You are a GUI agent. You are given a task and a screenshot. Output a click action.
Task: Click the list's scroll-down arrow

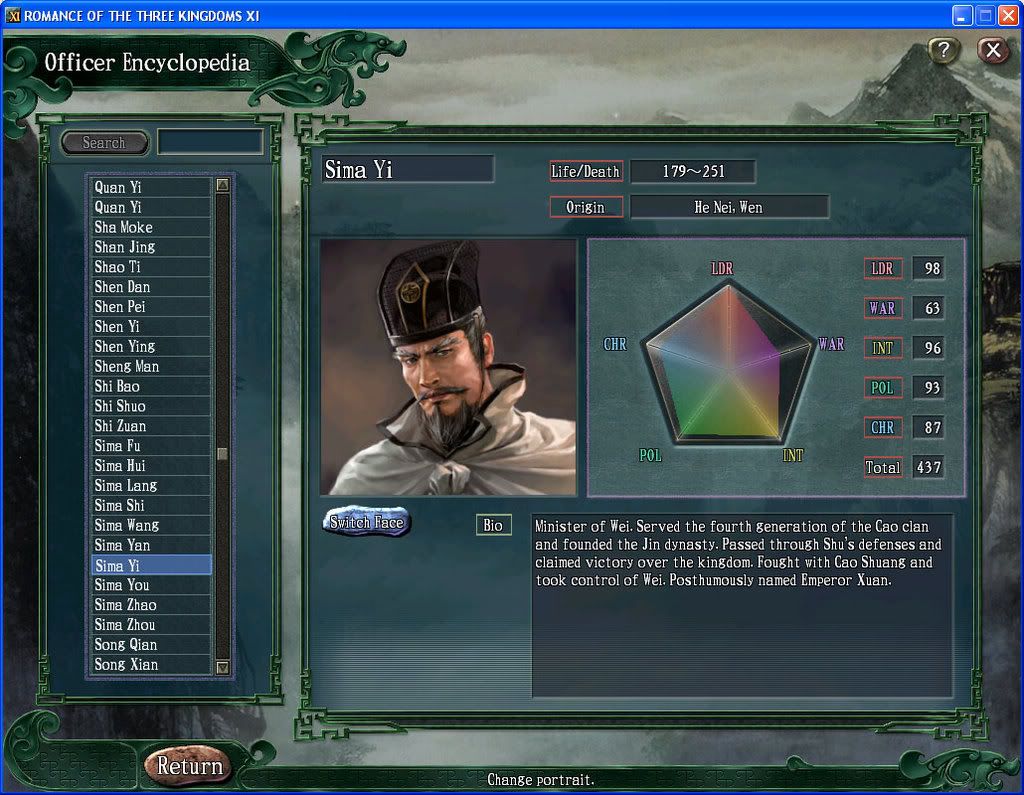click(x=222, y=666)
